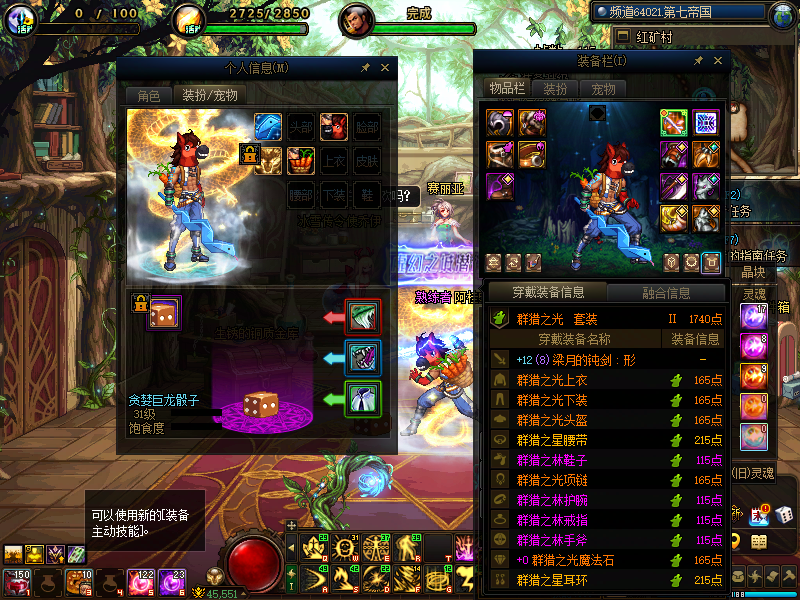Switch to the 角色 tab
This screenshot has width=800, height=600.
tap(149, 96)
